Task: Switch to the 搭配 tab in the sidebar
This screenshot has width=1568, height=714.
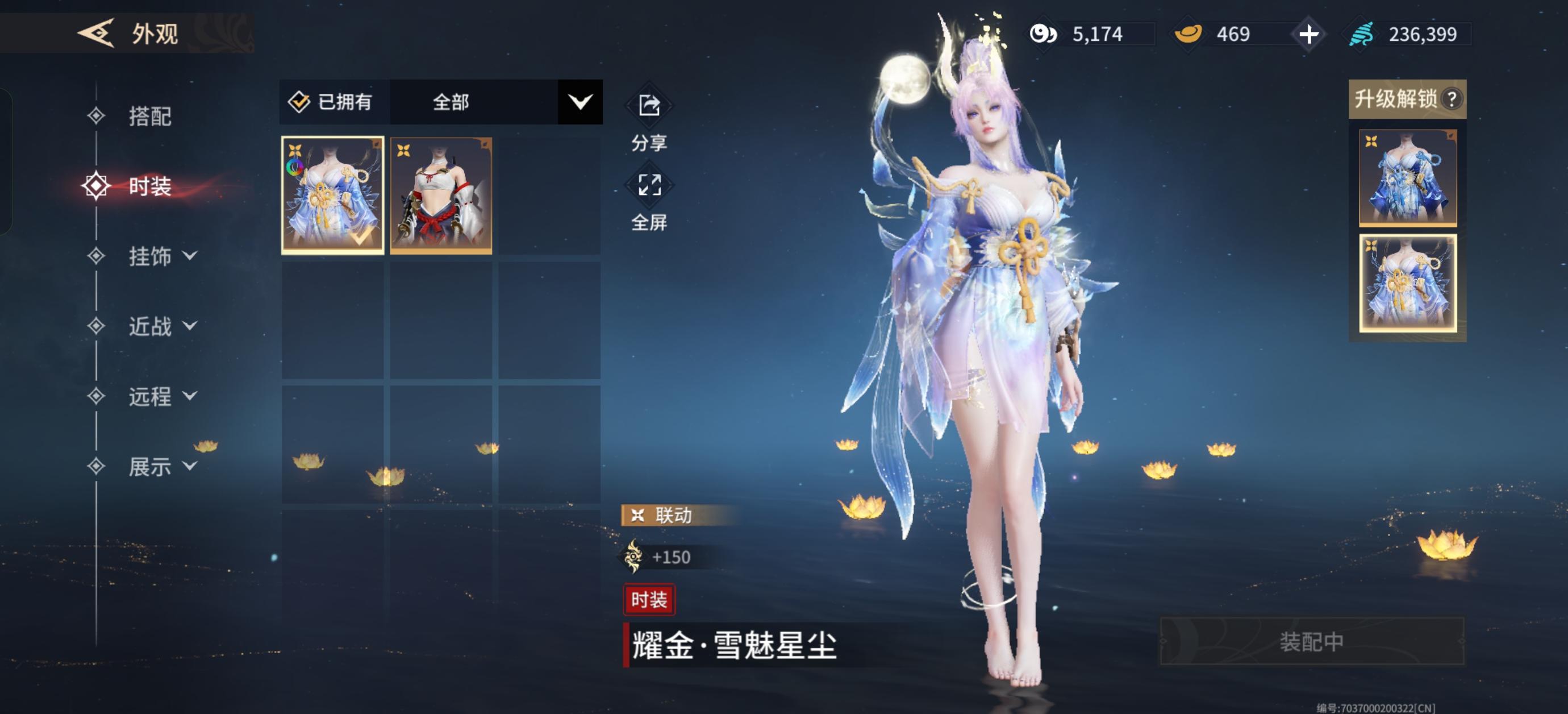Action: tap(150, 117)
